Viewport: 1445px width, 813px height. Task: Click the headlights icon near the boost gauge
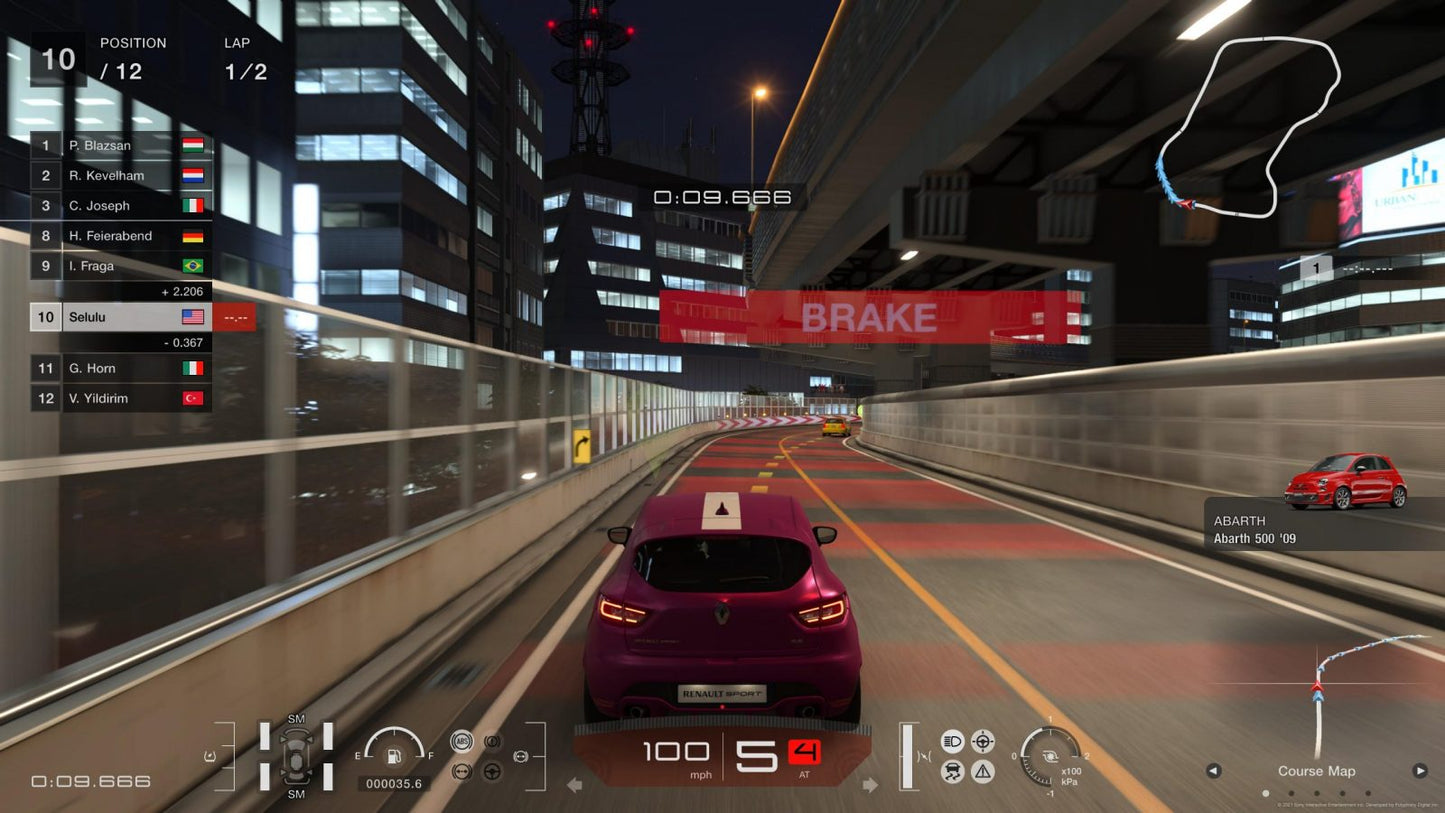[952, 740]
